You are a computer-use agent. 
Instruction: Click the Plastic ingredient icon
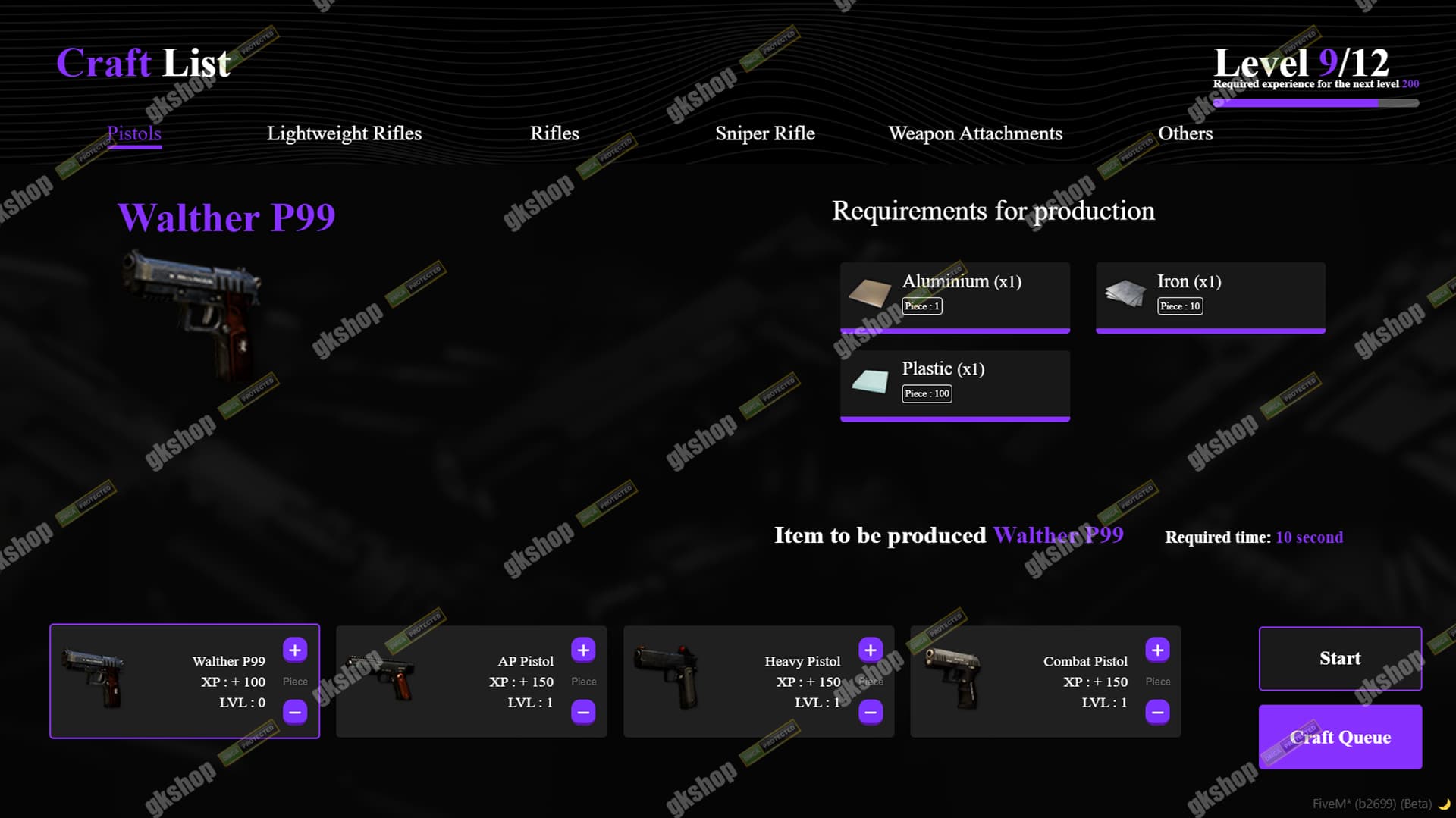871,380
